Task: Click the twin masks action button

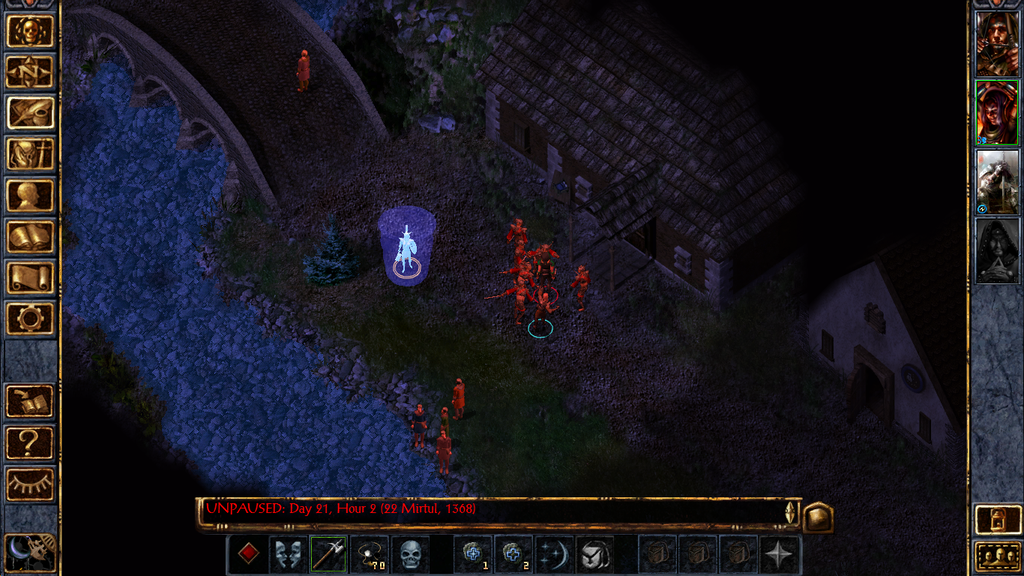Action: coord(288,554)
